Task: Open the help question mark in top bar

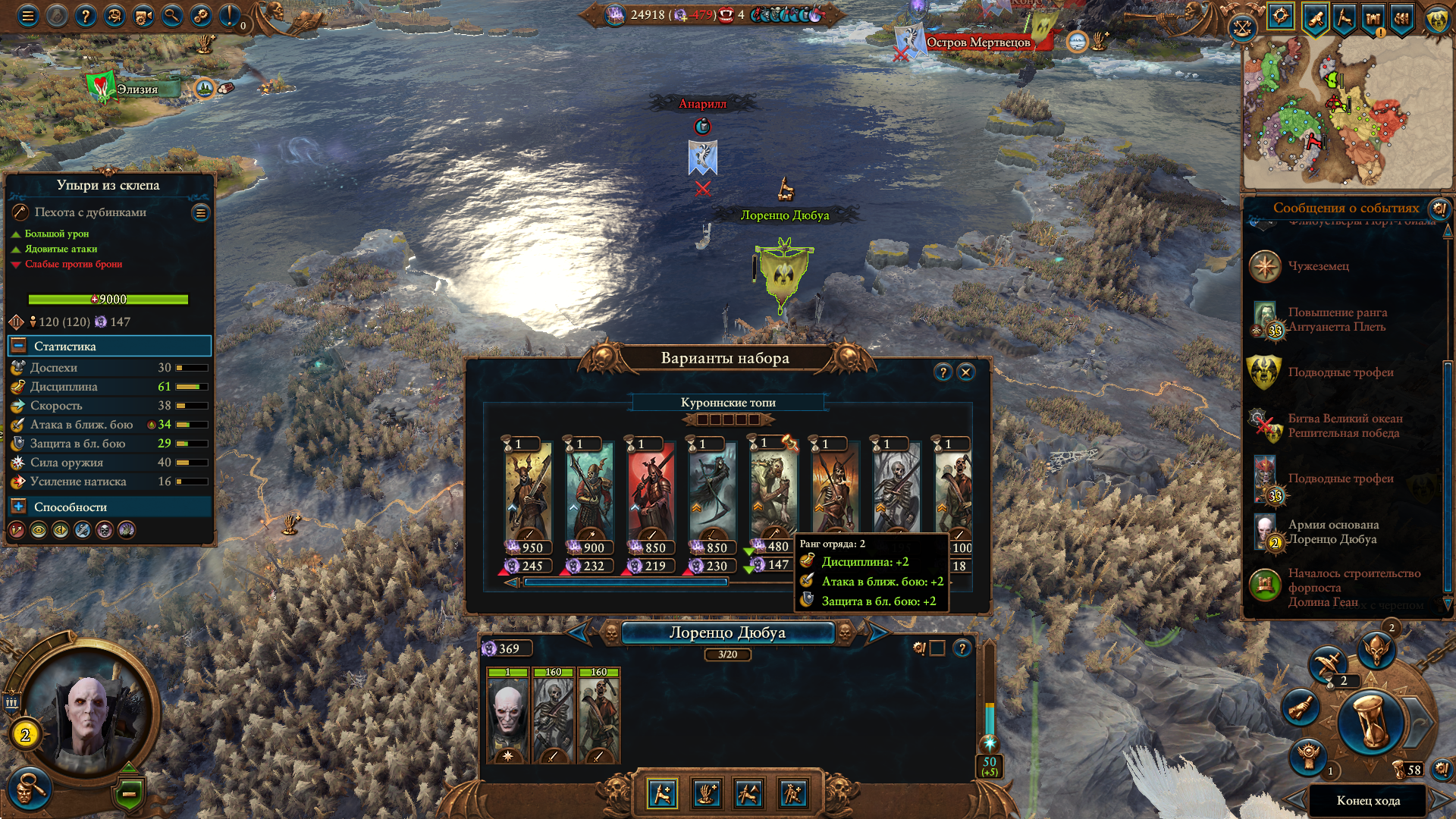Action: coord(86,15)
